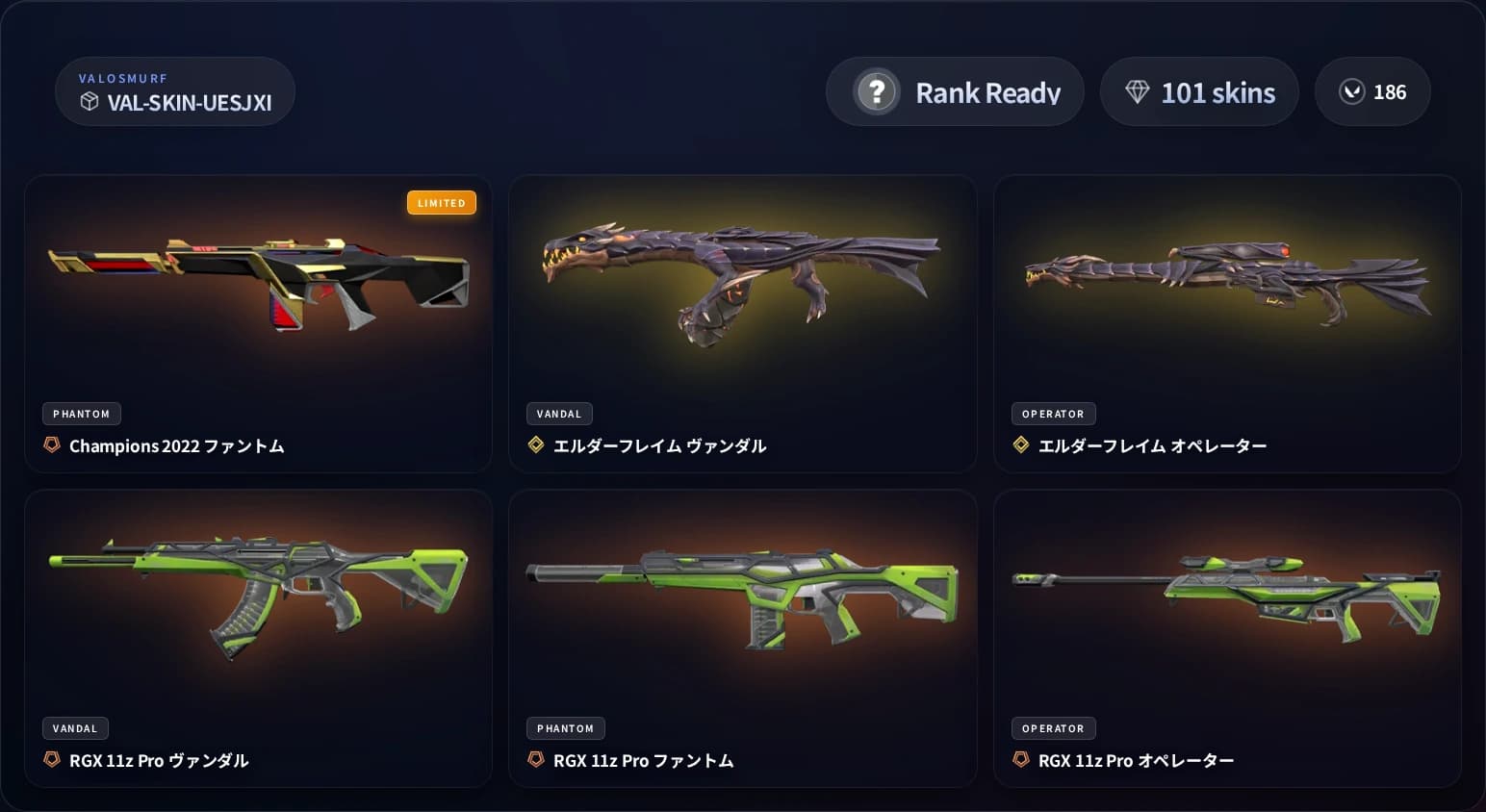Click the rarity icon beside RGX 11z Pro ヴァンダル
The image size is (1486, 812).
50,760
